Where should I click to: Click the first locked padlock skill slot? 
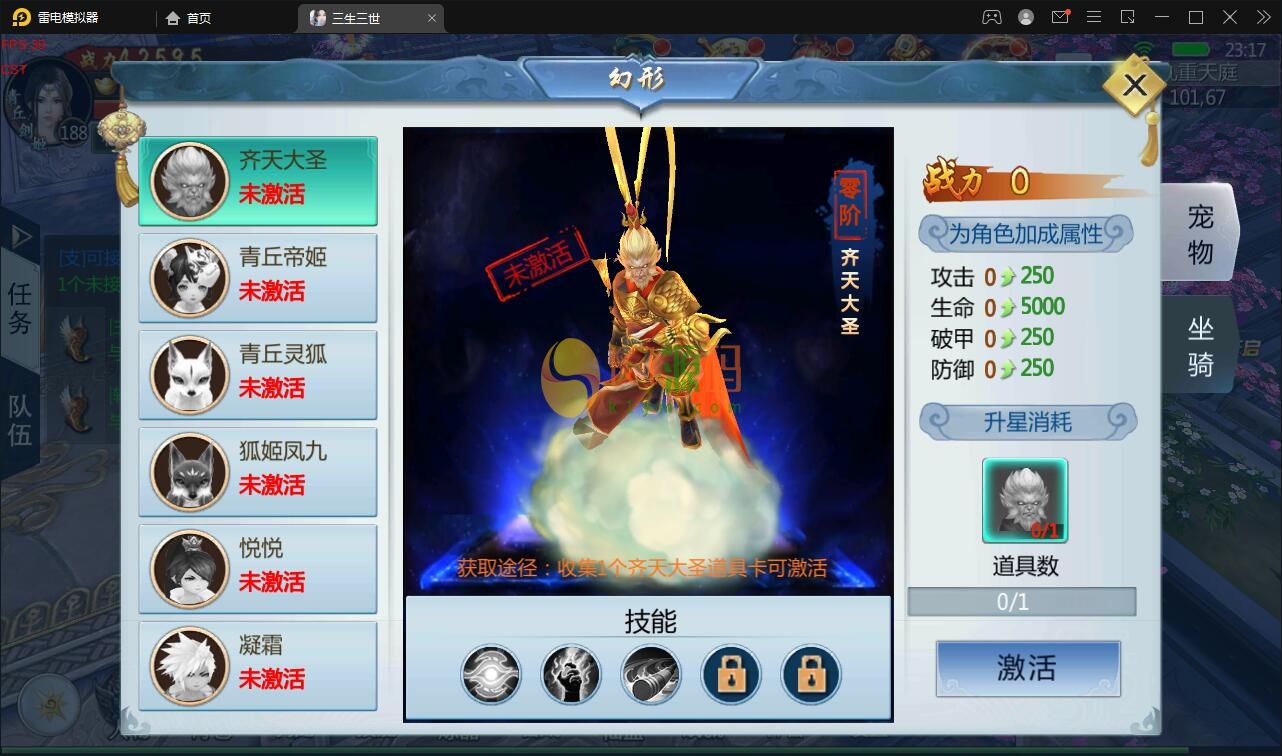point(730,675)
